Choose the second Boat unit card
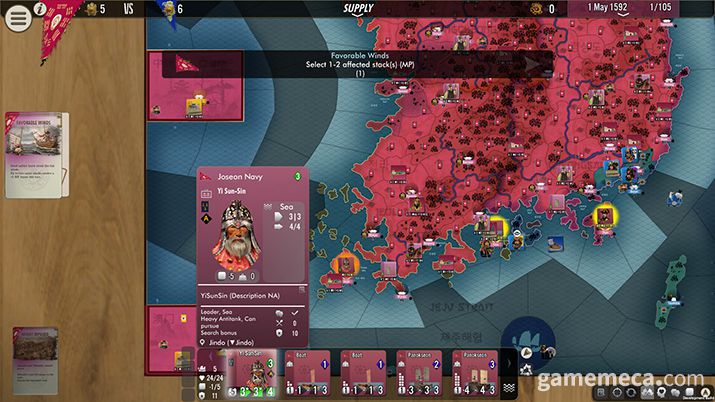Image resolution: width=715 pixels, height=402 pixels. click(365, 375)
